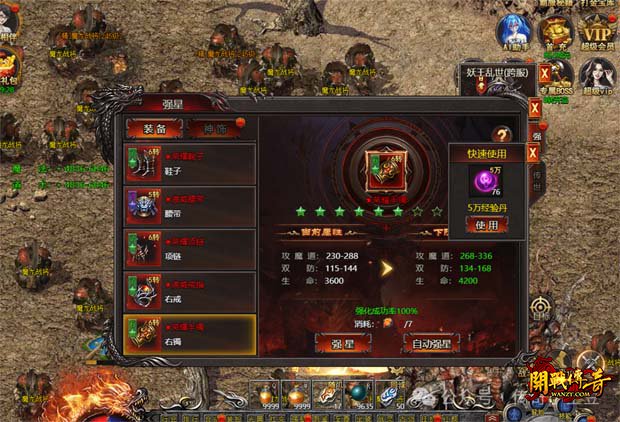Close the 快速使用 quick-use popup
This screenshot has width=620, height=422.
click(533, 153)
